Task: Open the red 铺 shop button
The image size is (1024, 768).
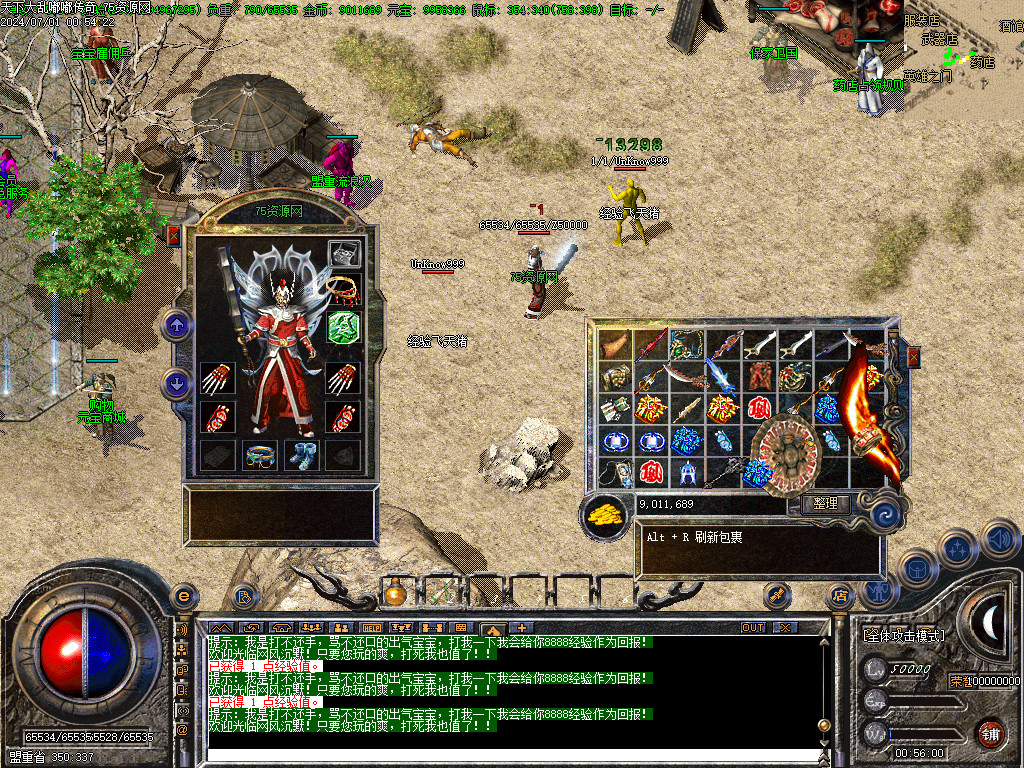Action: click(990, 733)
